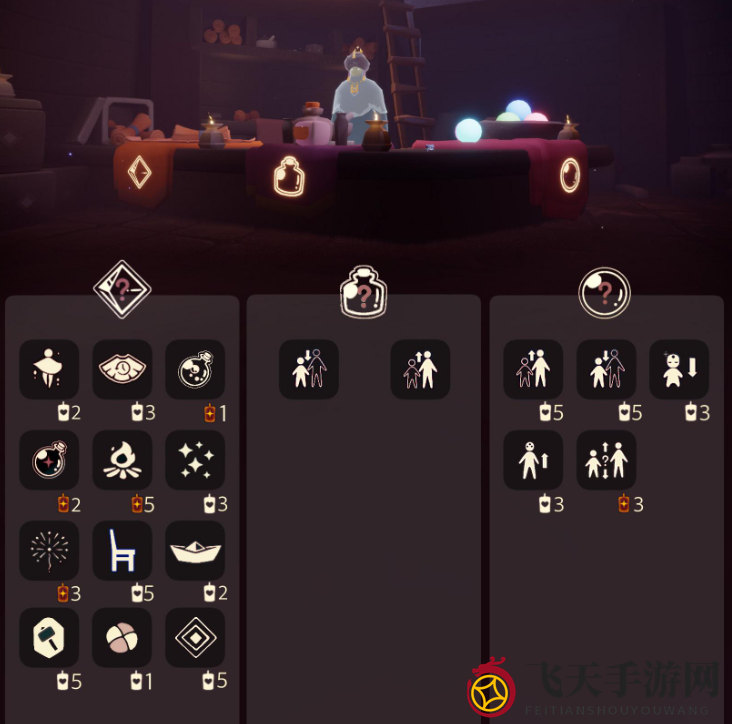Choose the chibi figure with down arrow
The width and height of the screenshot is (732, 724).
[679, 369]
